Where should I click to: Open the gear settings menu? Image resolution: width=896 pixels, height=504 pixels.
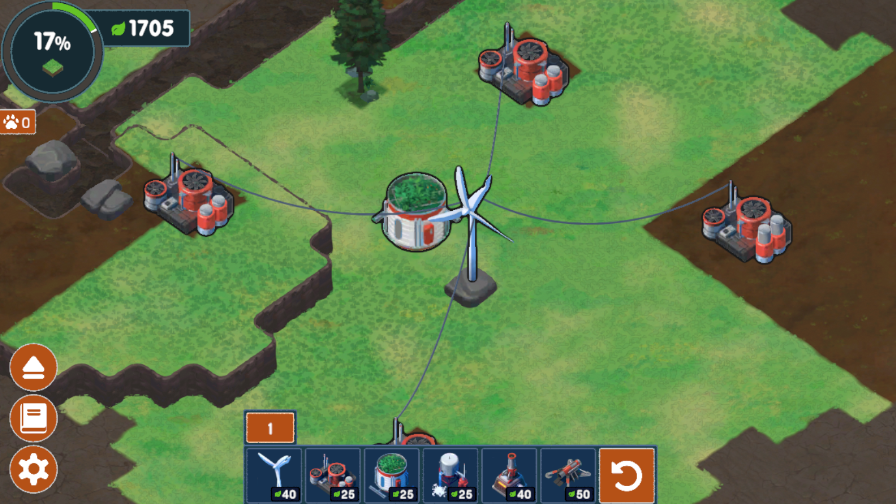coord(33,468)
